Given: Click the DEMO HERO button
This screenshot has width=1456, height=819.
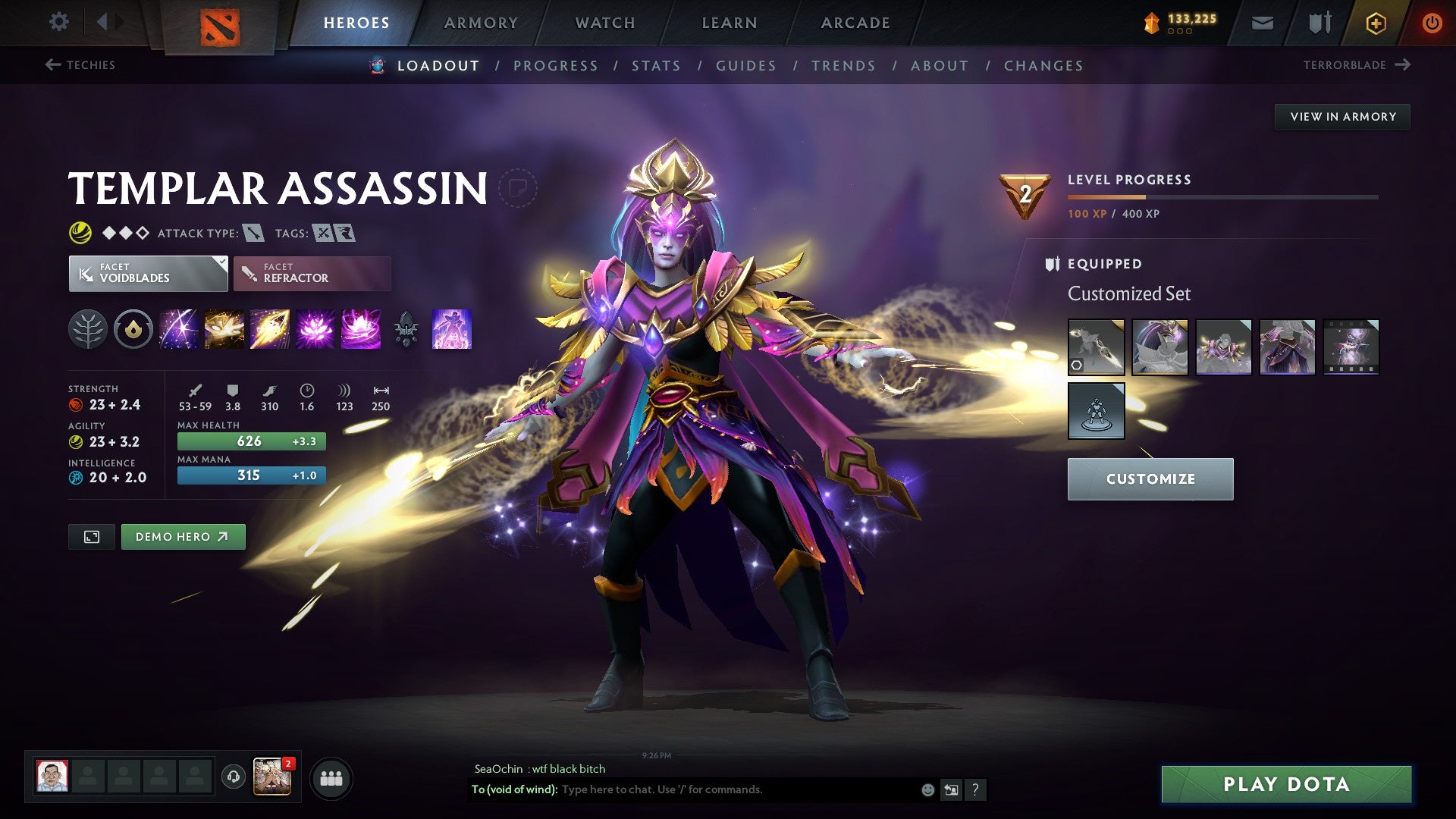Looking at the screenshot, I should 183,536.
